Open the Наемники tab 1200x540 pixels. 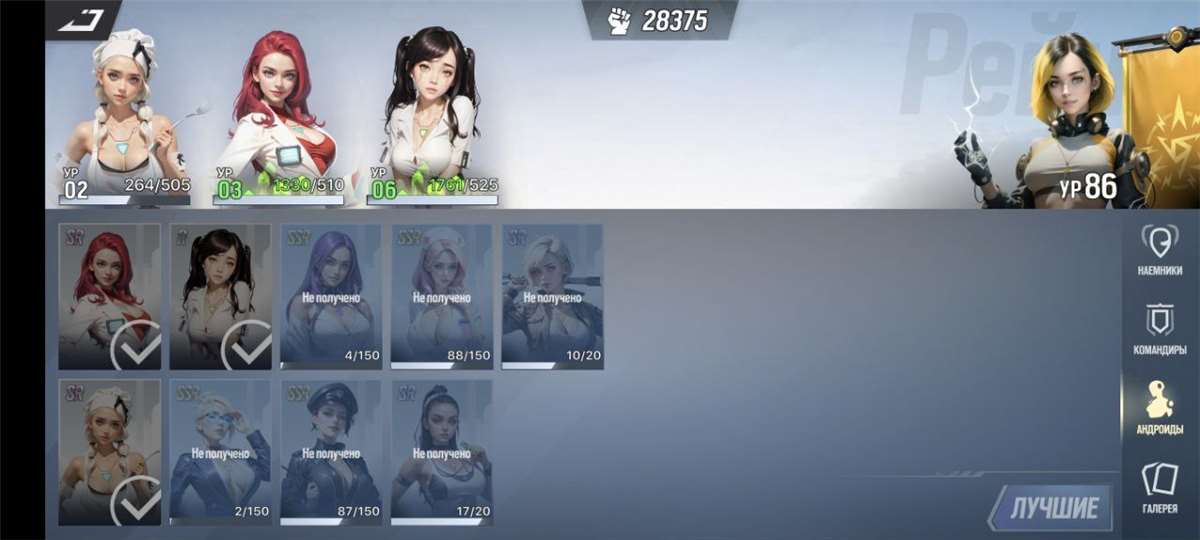coord(1160,250)
